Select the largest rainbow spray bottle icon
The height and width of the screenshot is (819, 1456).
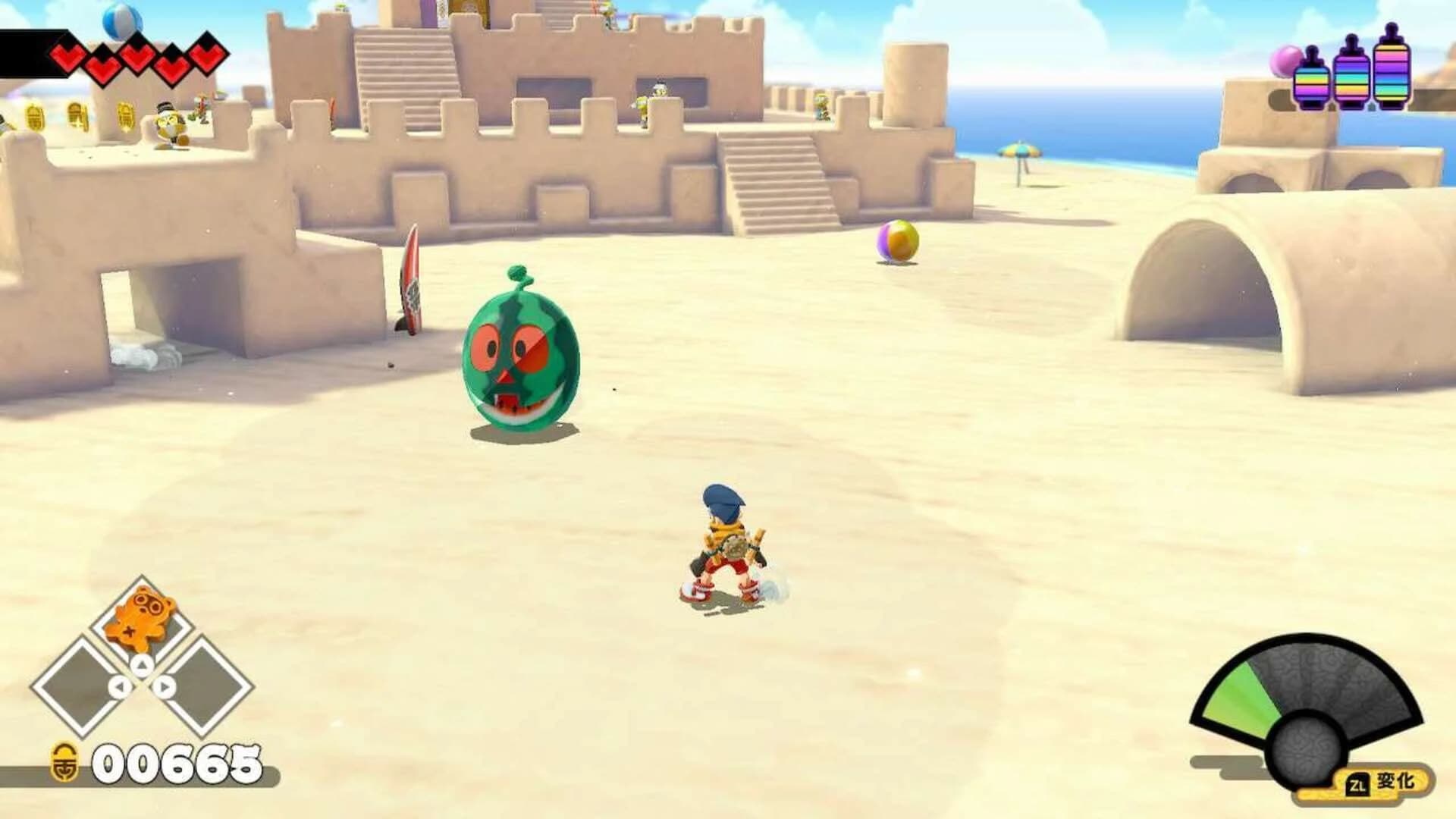[1392, 72]
